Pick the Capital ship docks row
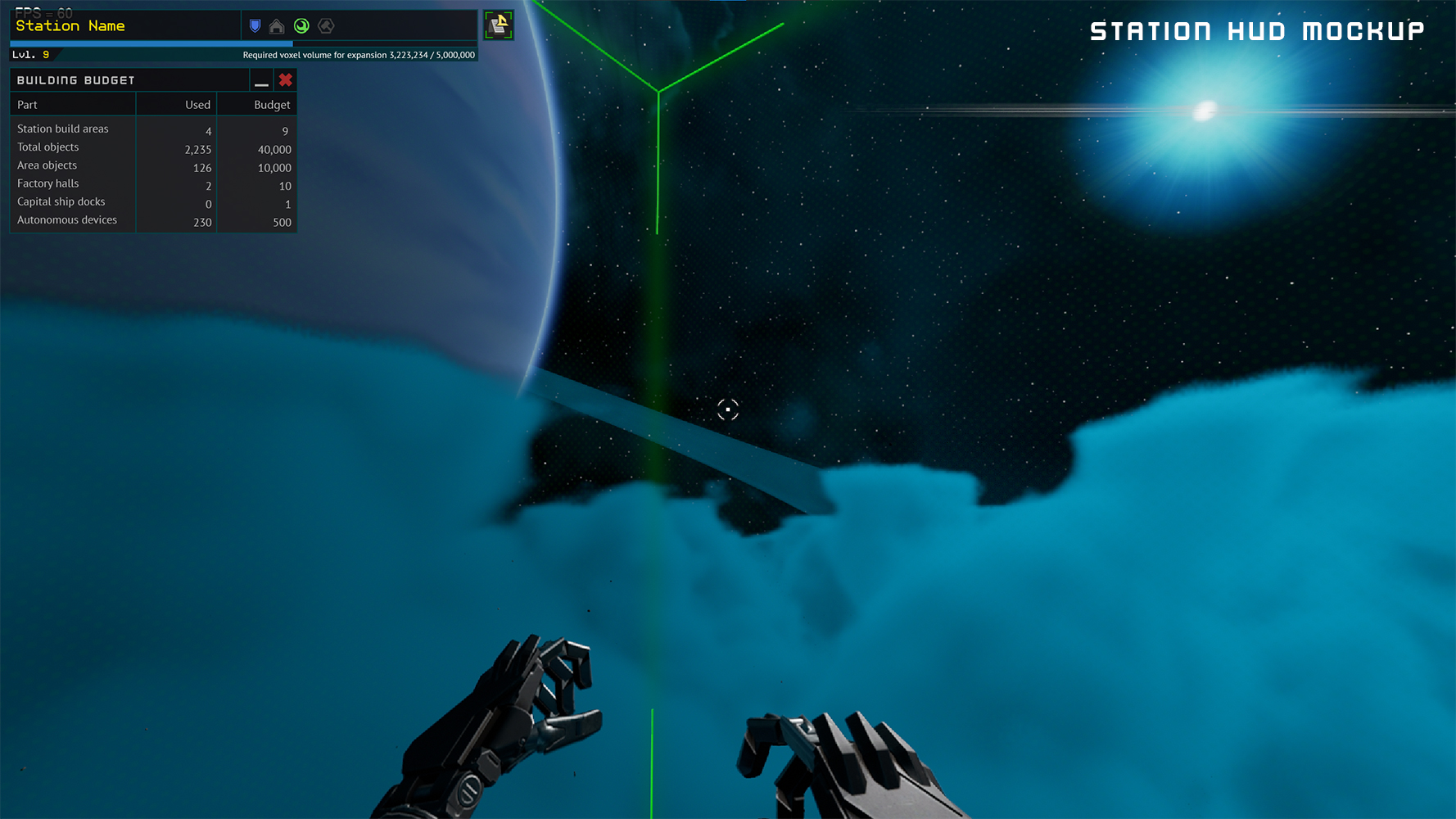Screen dimensions: 1456x819 tap(61, 201)
